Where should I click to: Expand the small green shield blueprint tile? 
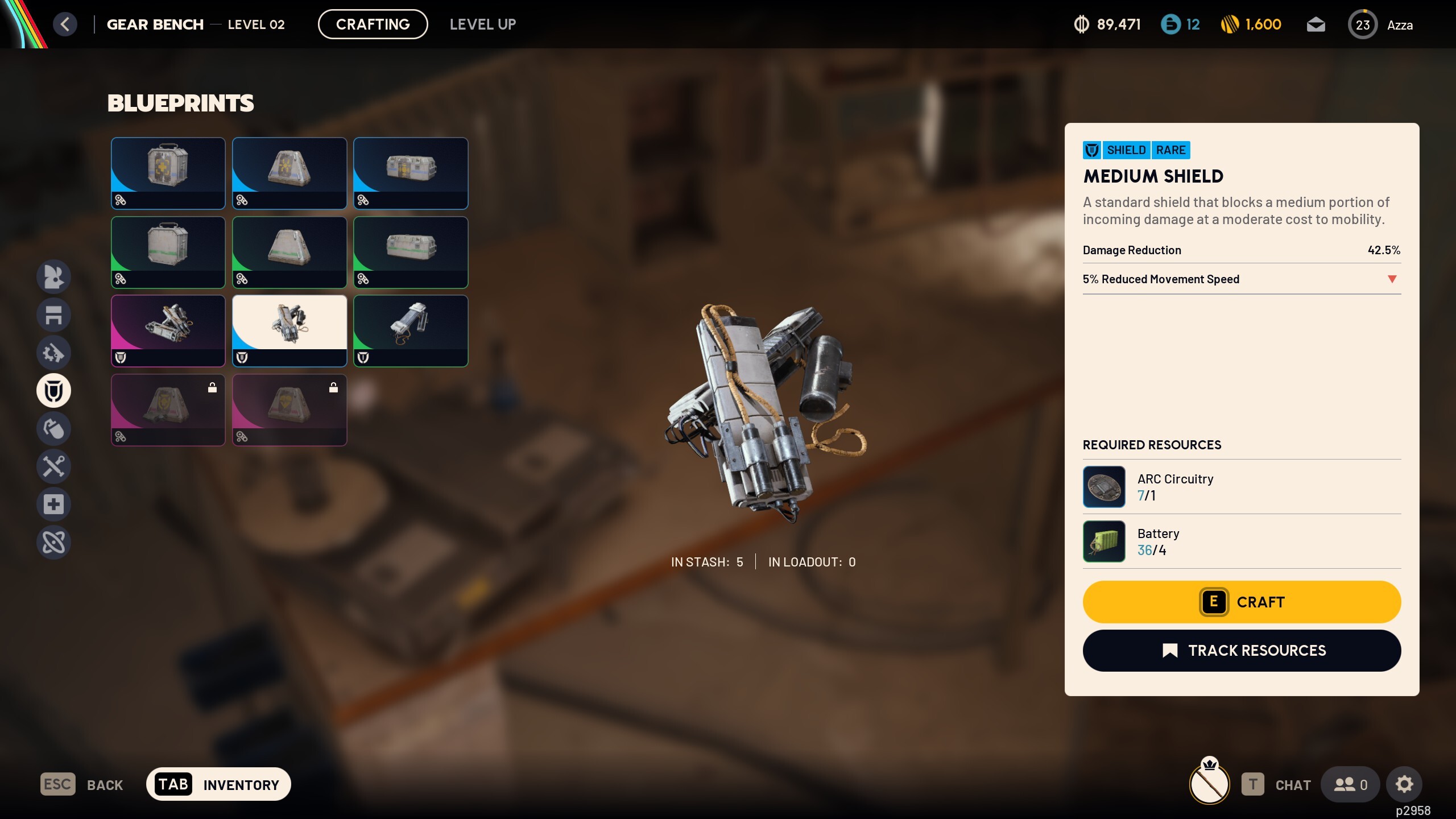click(411, 330)
